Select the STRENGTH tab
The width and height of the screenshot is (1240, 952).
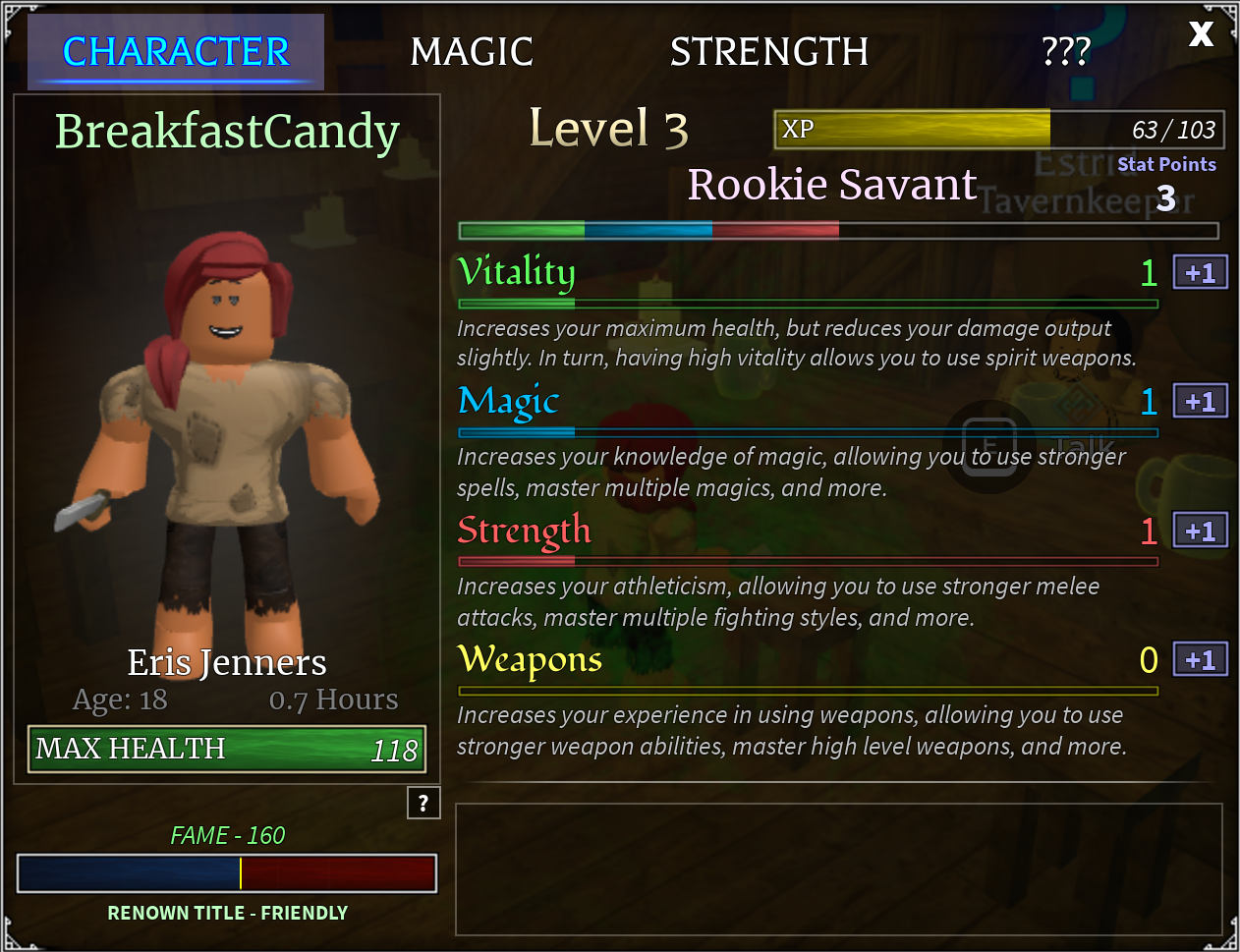coord(768,52)
